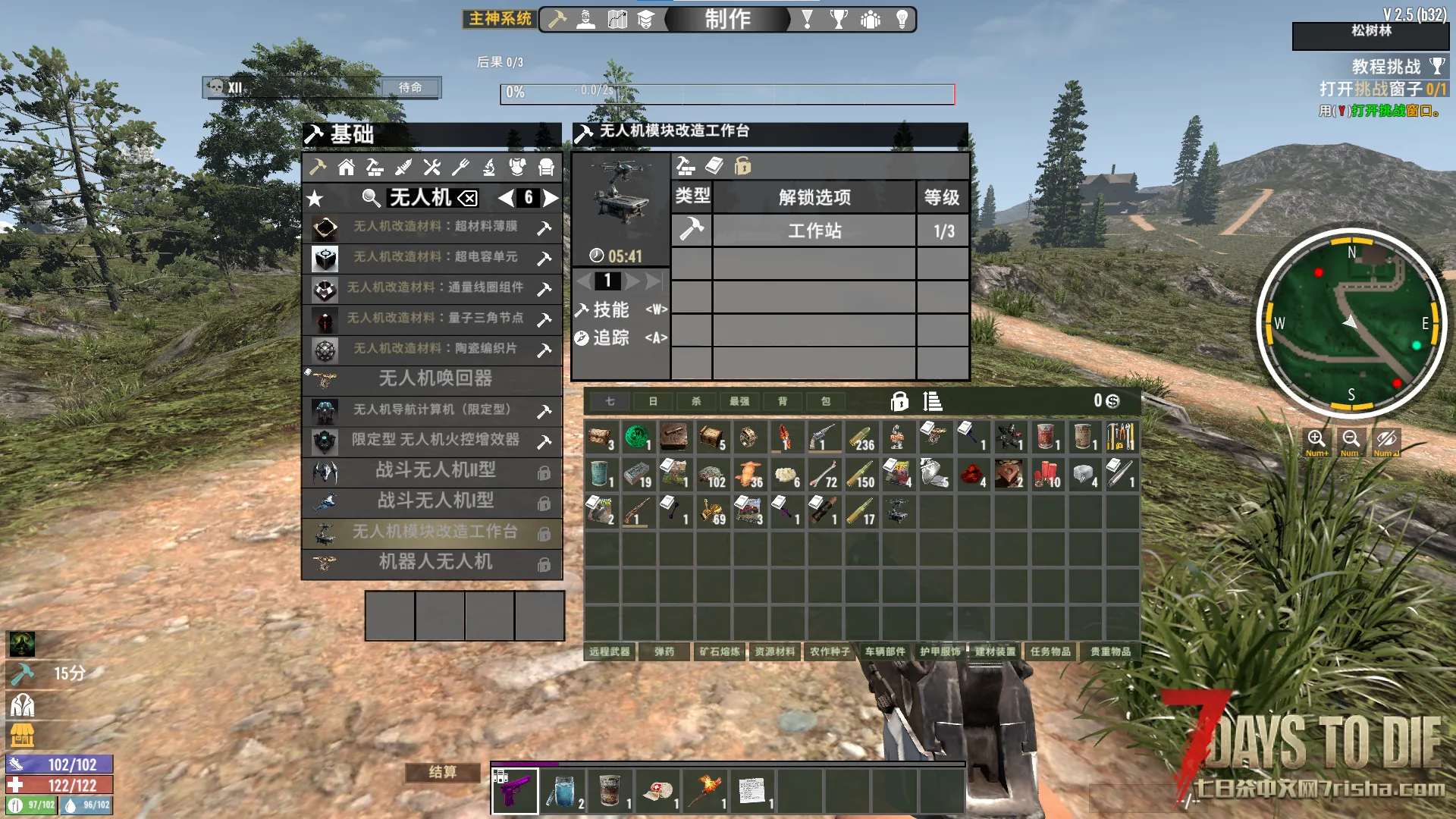Zoom in the minimap with plus magnifier

(x=1316, y=440)
